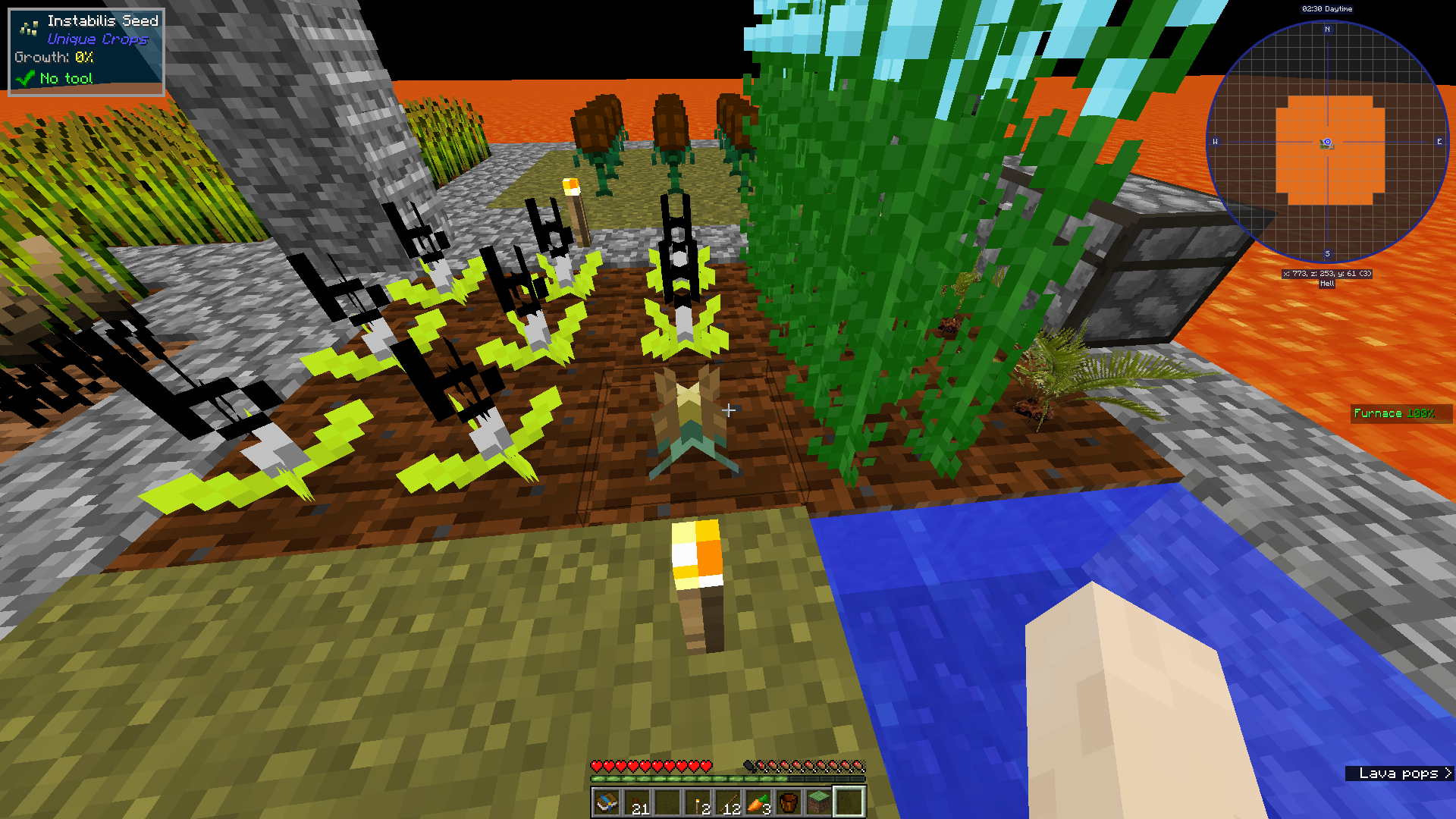Click the Hell biome label under the minimap
This screenshot has height=819, width=1456.
click(x=1326, y=285)
